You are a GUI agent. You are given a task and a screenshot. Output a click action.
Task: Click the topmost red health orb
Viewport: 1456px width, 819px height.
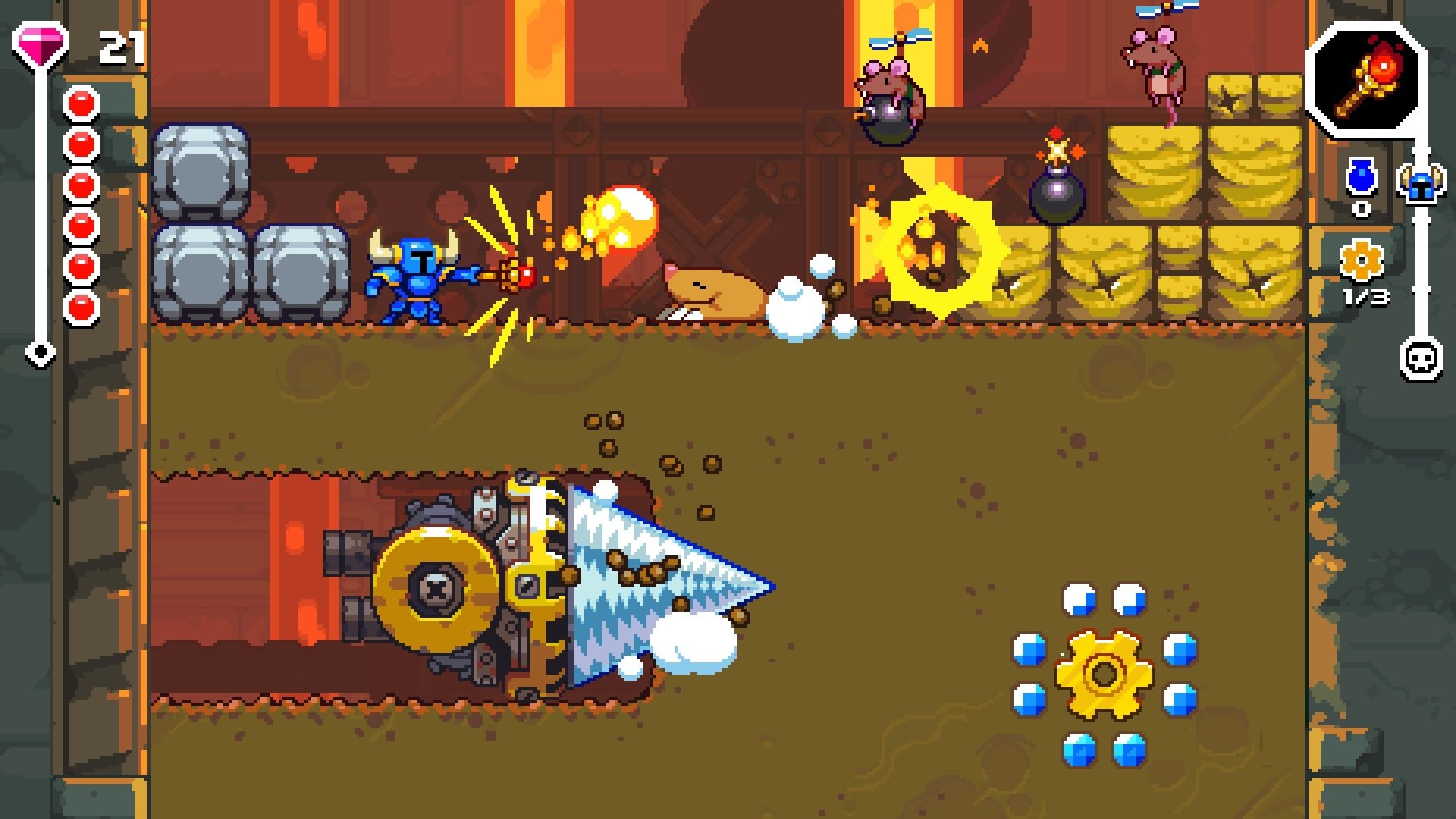click(x=79, y=102)
